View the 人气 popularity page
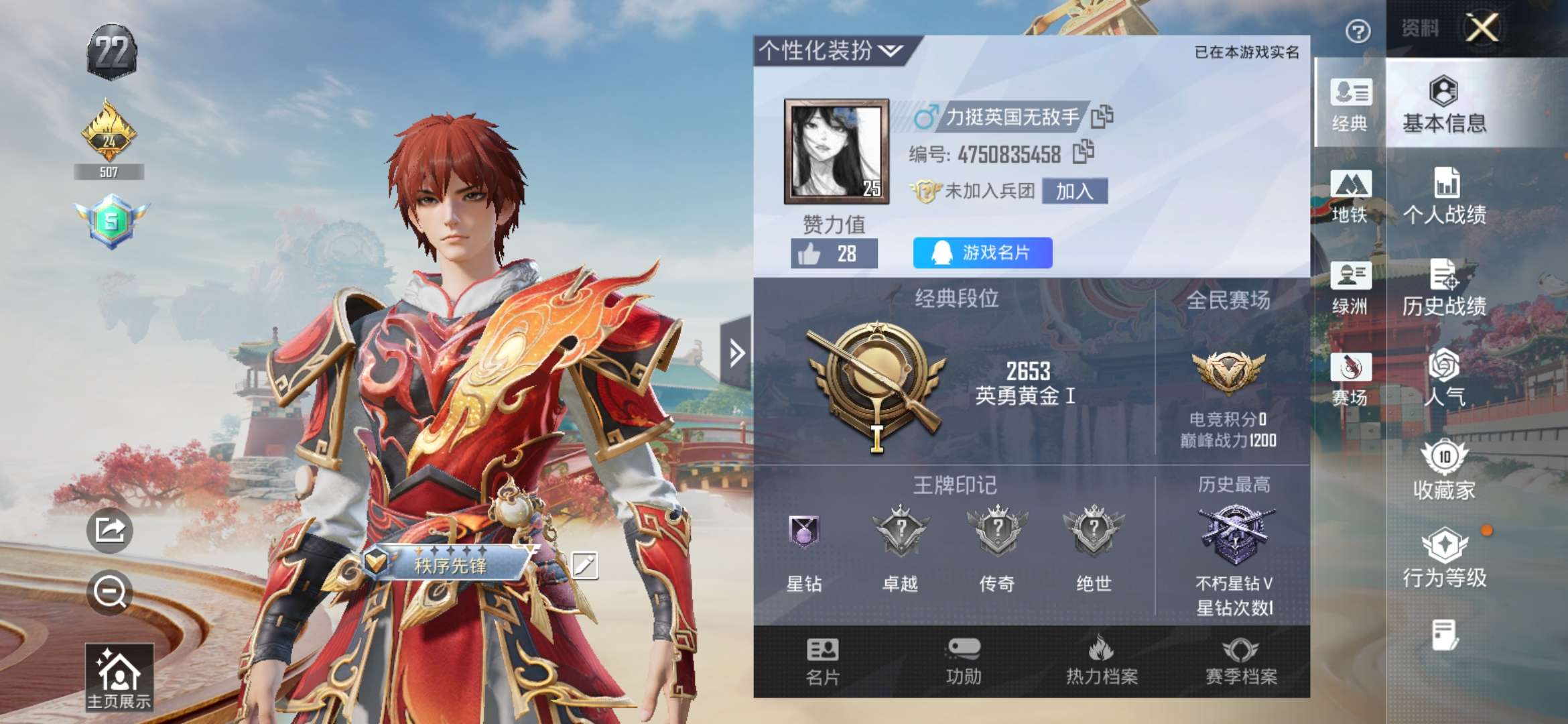This screenshot has width=1568, height=724. click(x=1445, y=378)
